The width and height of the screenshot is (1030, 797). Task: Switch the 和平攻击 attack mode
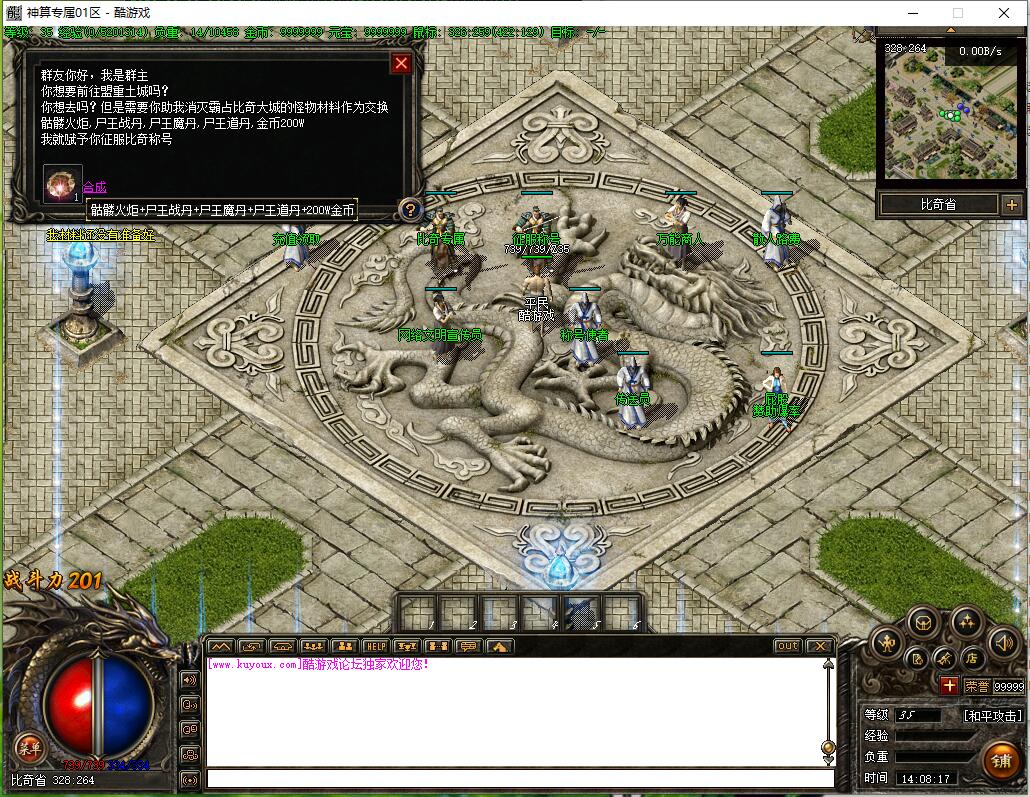[992, 716]
